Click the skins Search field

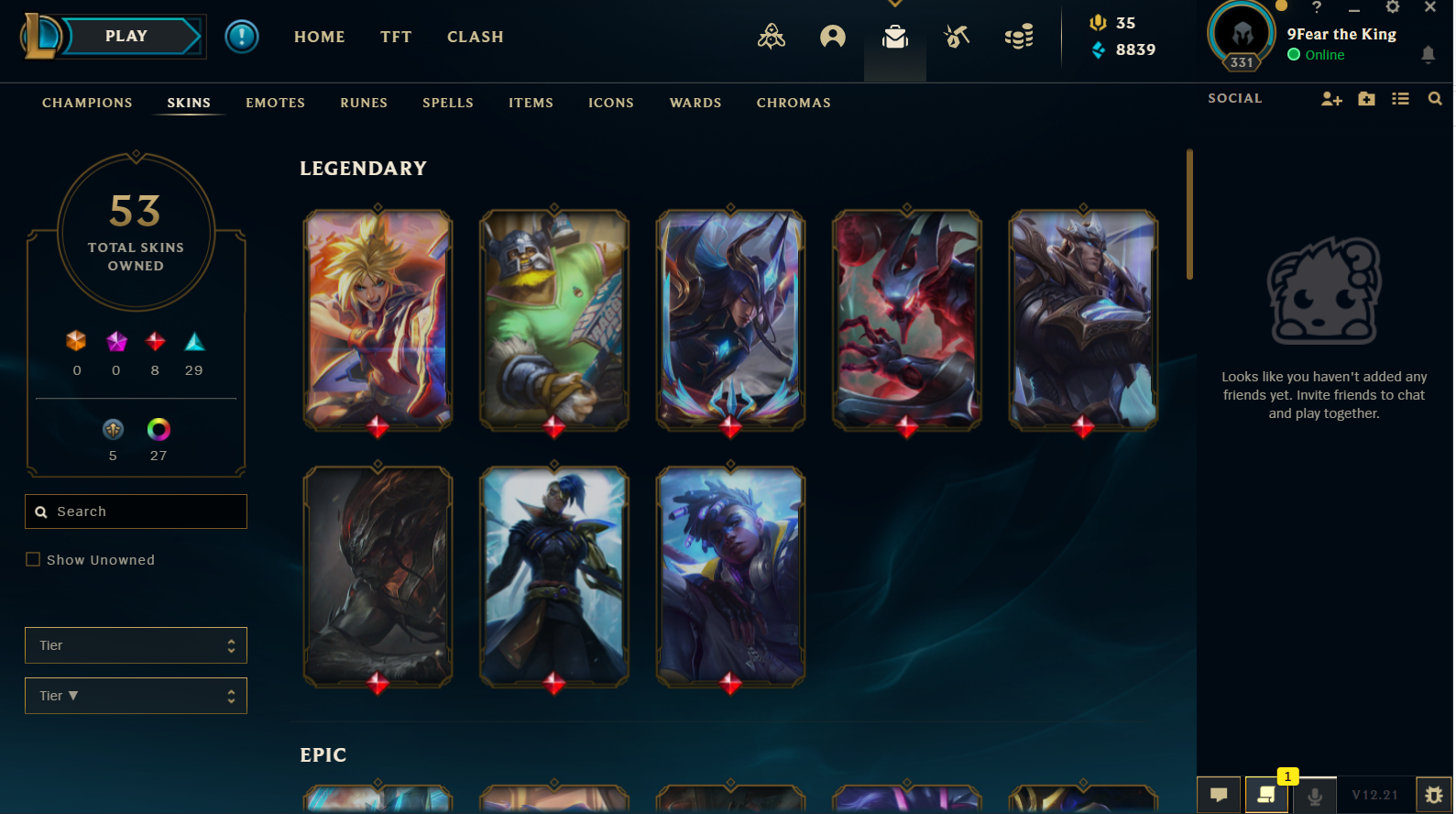coord(137,511)
